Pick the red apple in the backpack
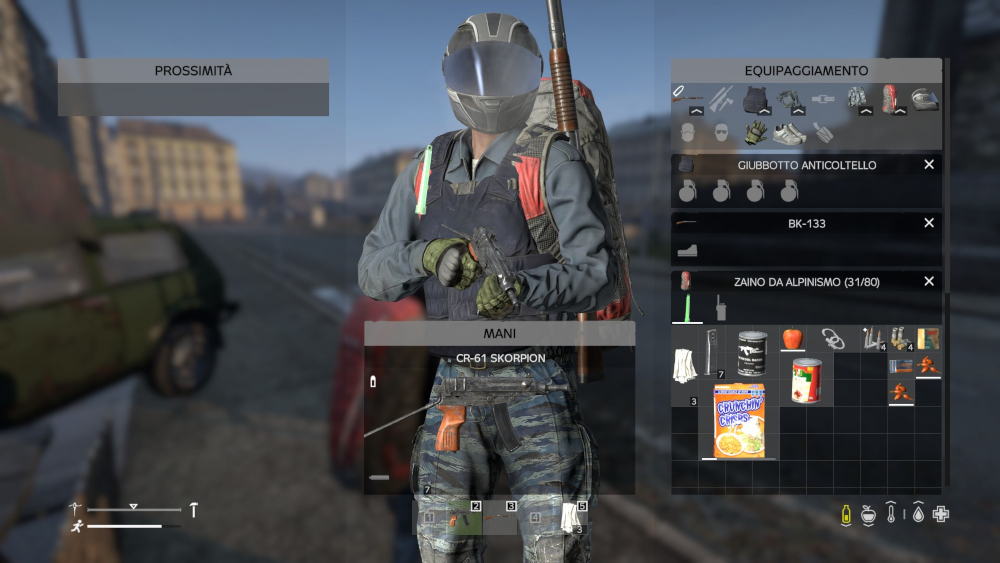This screenshot has width=1000, height=563. pyautogui.click(x=793, y=338)
